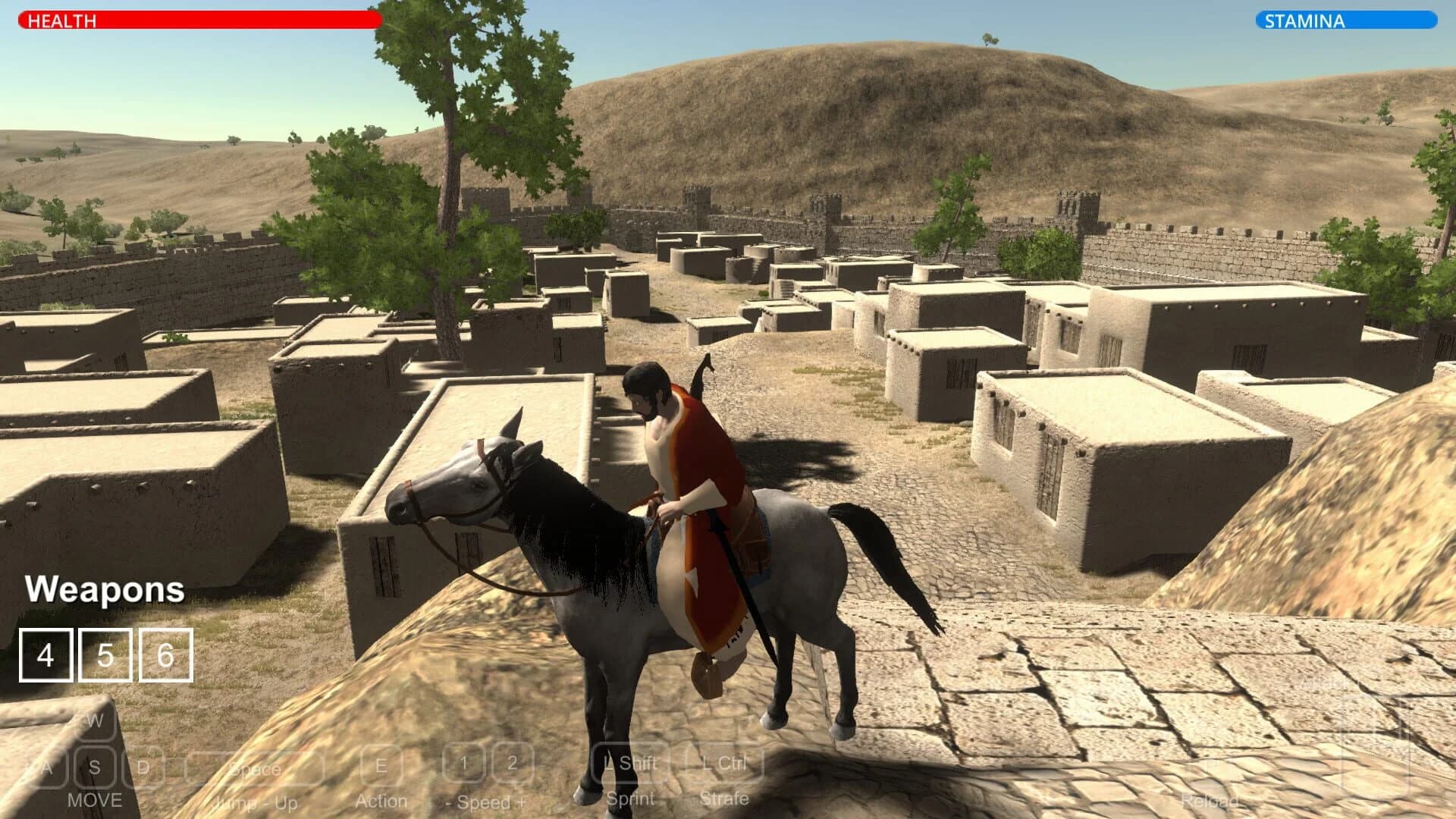This screenshot has width=1456, height=819.
Task: Select weapon slot 6
Action: click(x=165, y=654)
